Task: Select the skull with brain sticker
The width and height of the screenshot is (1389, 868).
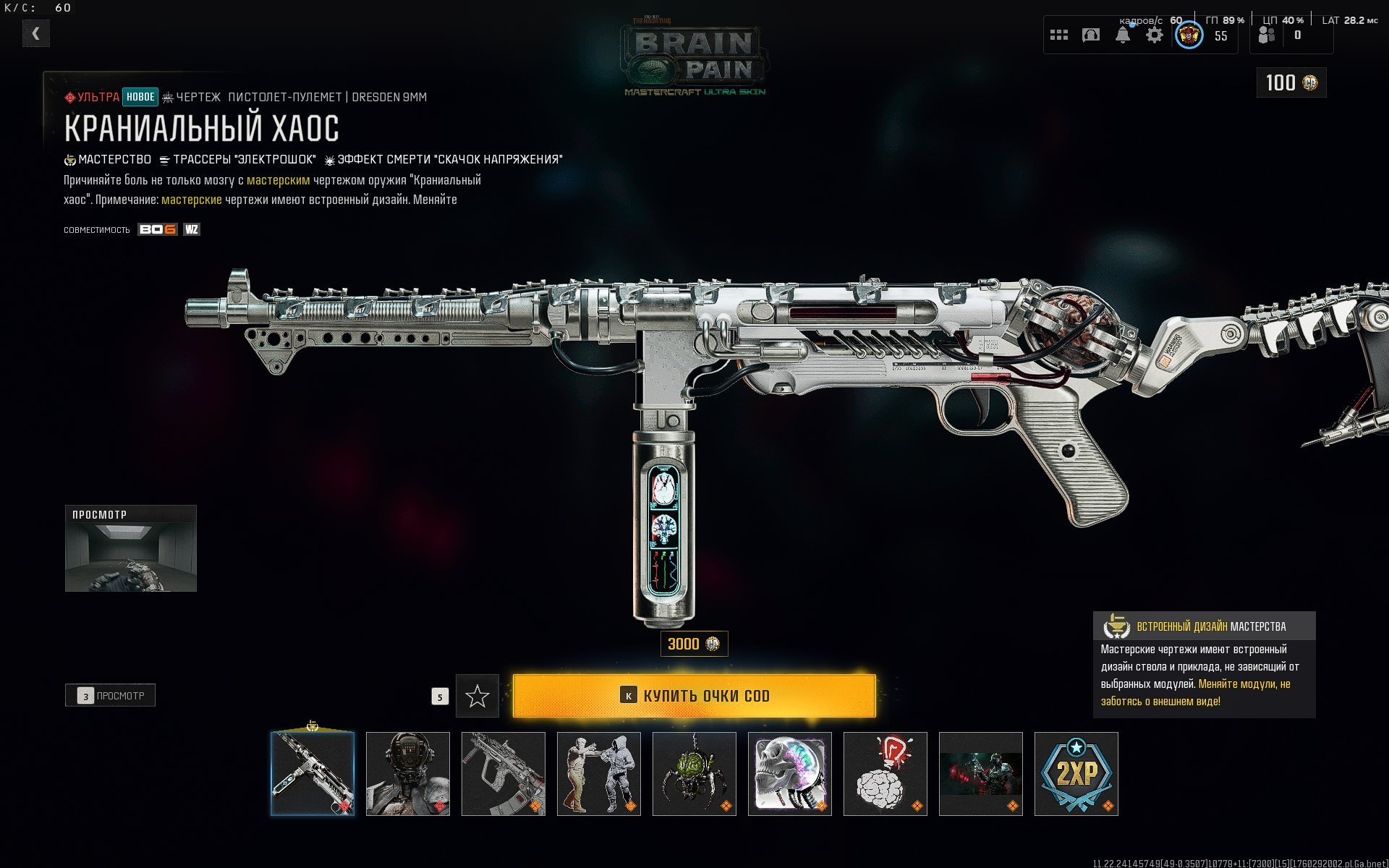Action: (790, 773)
